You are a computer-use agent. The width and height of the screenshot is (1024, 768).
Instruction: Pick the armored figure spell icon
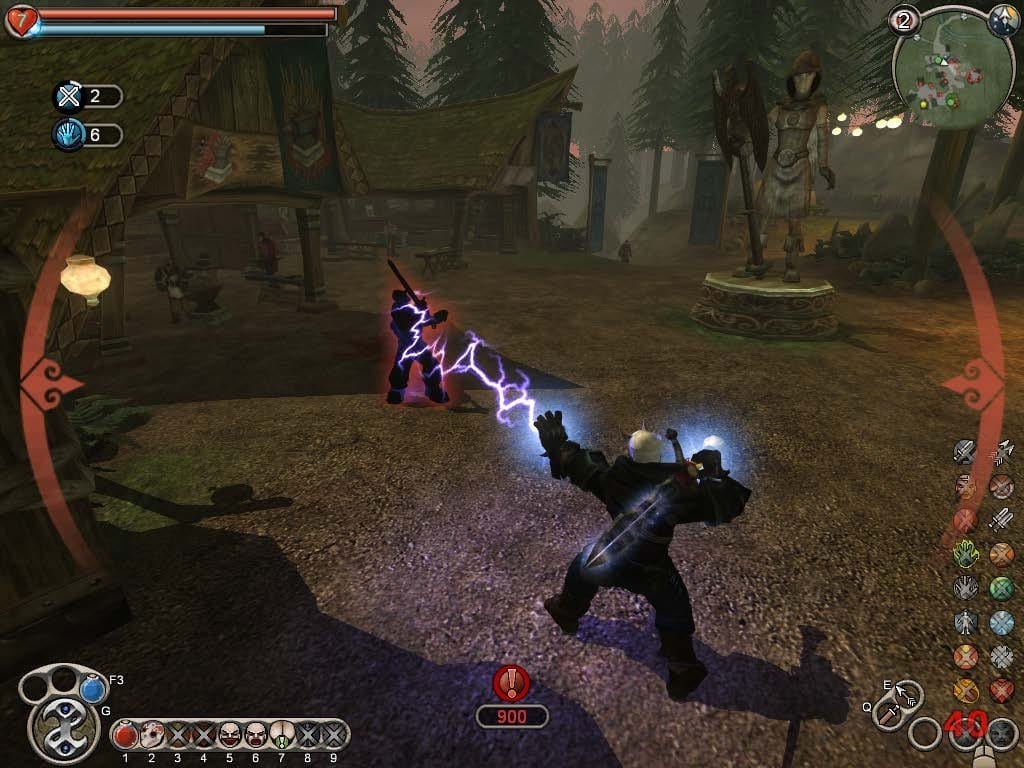pyautogui.click(x=965, y=622)
